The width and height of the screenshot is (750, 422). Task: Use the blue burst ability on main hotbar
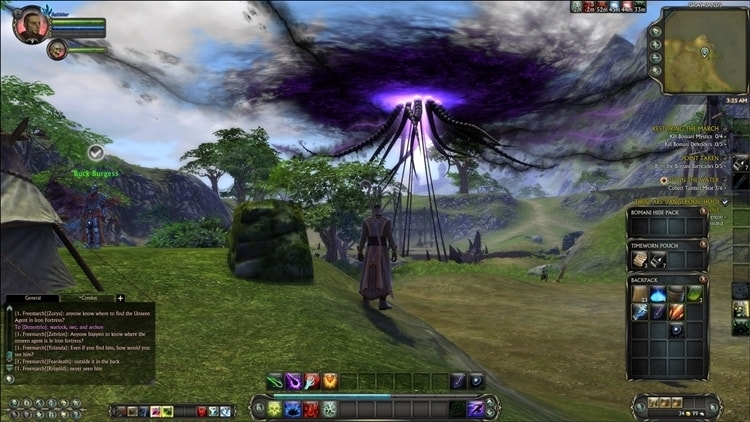pyautogui.click(x=292, y=408)
